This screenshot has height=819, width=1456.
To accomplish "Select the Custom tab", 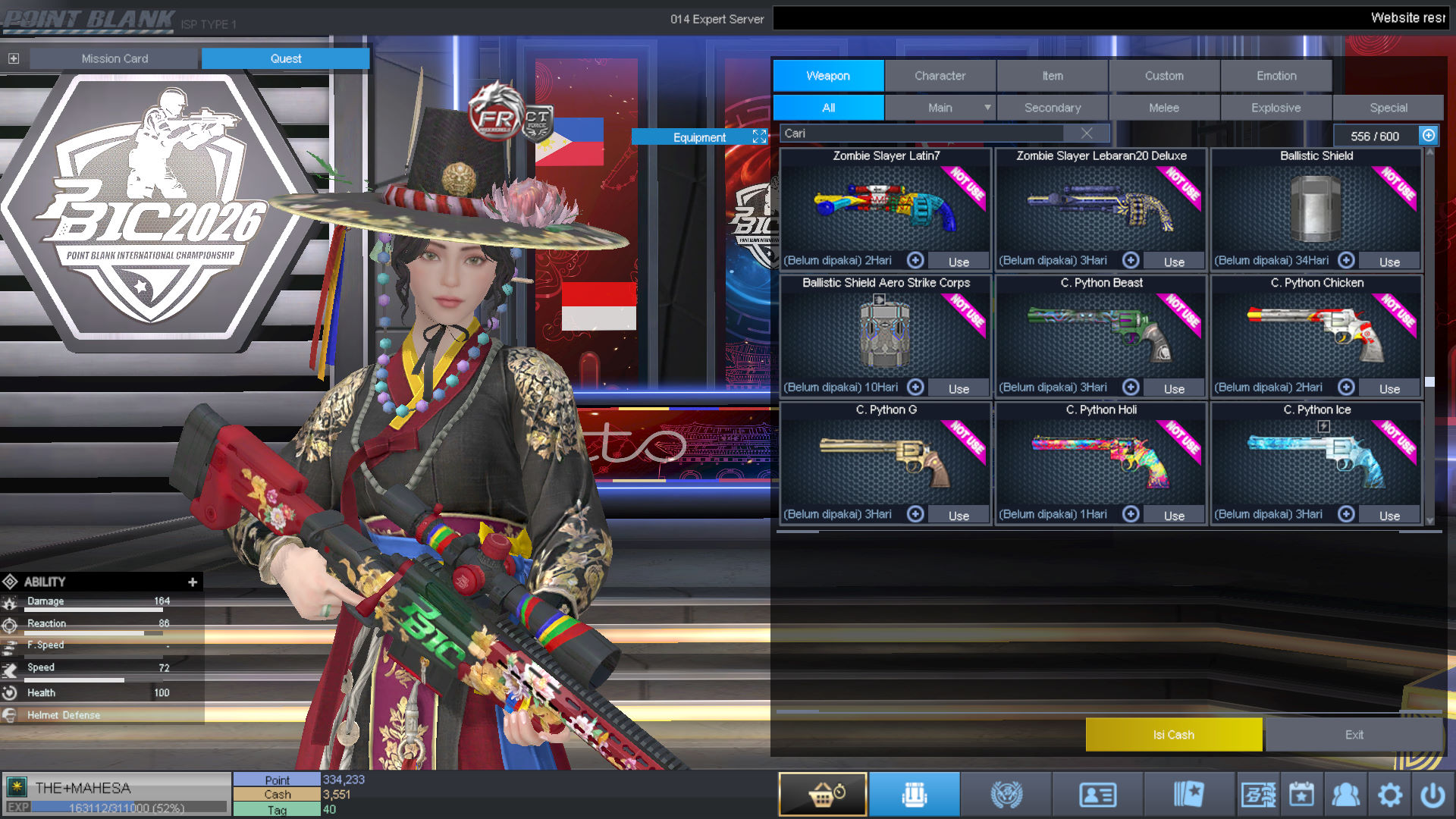I will [x=1164, y=76].
